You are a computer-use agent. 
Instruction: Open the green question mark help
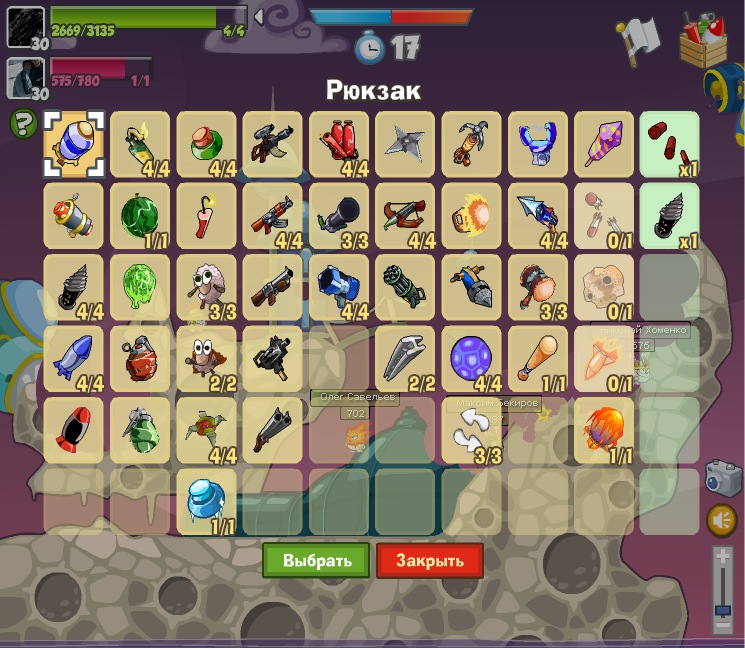point(23,124)
